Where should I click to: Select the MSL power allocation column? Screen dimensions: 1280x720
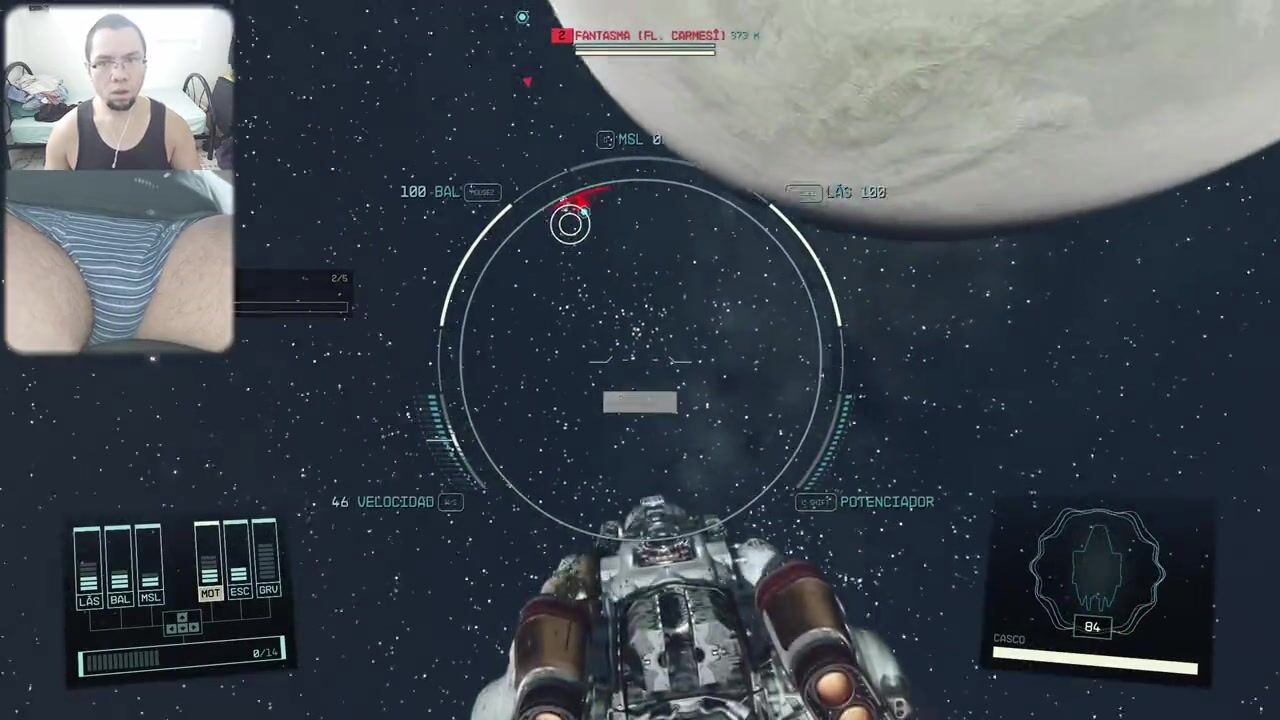click(150, 567)
